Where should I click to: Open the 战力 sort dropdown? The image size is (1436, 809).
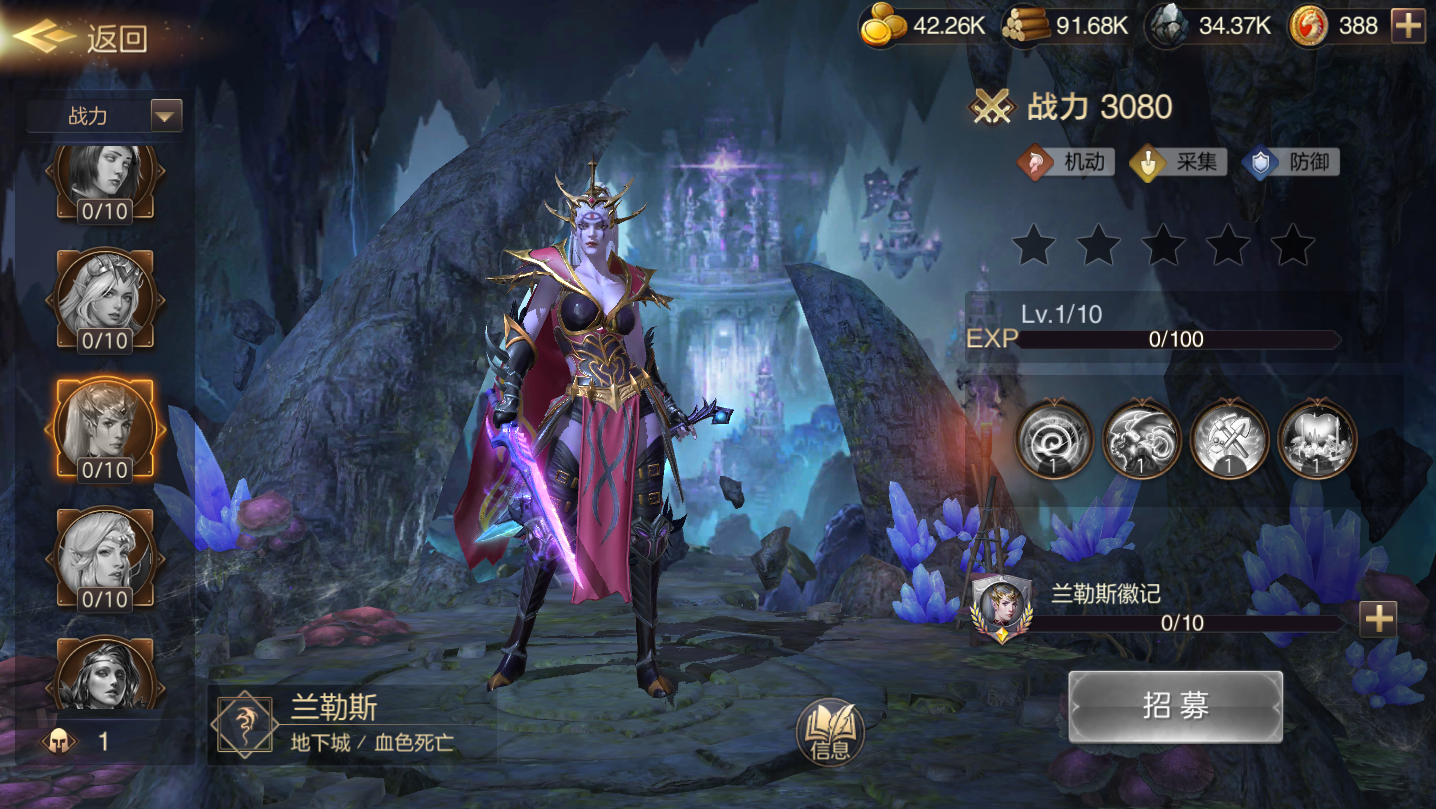pos(166,116)
